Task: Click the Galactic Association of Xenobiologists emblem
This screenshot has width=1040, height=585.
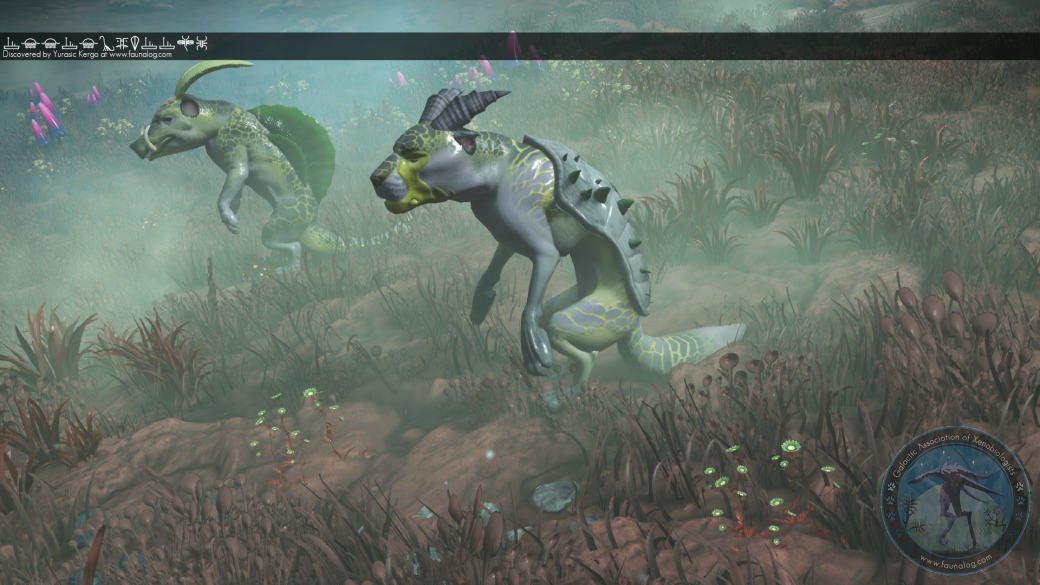Action: click(955, 499)
